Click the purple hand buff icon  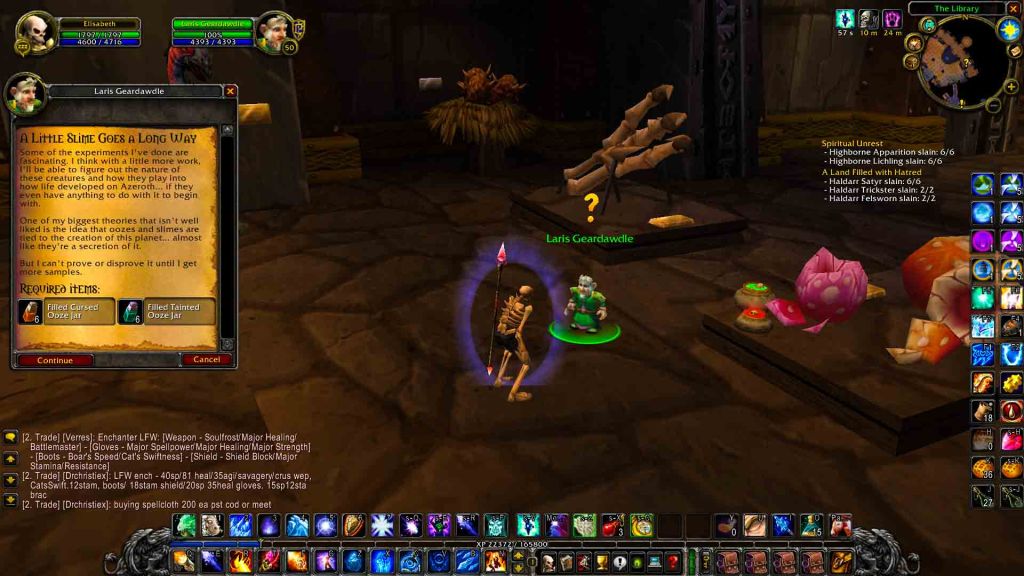(x=892, y=19)
